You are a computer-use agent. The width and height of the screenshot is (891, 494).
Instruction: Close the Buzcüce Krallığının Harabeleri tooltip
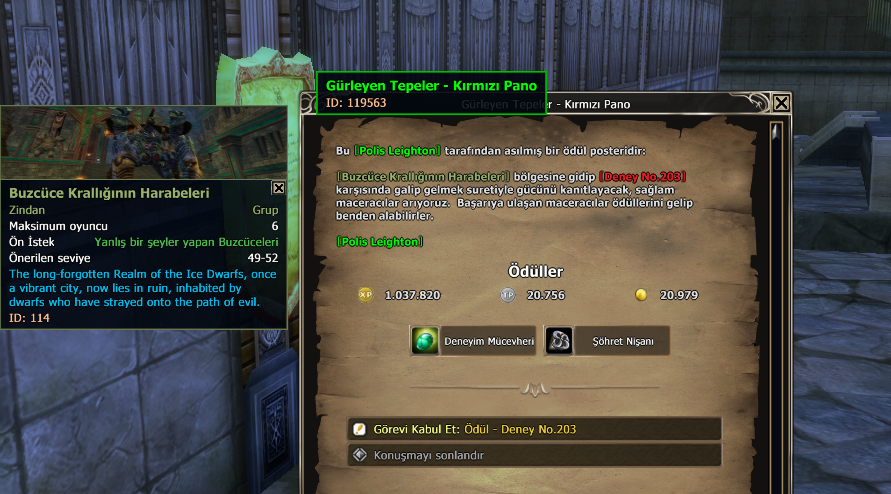pos(278,187)
